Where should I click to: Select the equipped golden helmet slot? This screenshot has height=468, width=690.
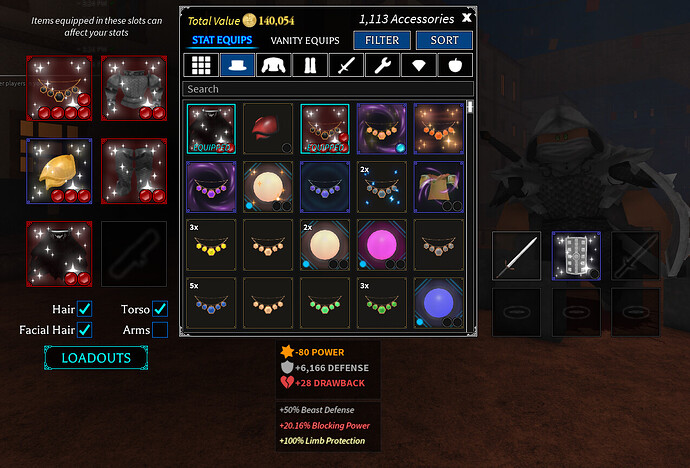pos(59,171)
